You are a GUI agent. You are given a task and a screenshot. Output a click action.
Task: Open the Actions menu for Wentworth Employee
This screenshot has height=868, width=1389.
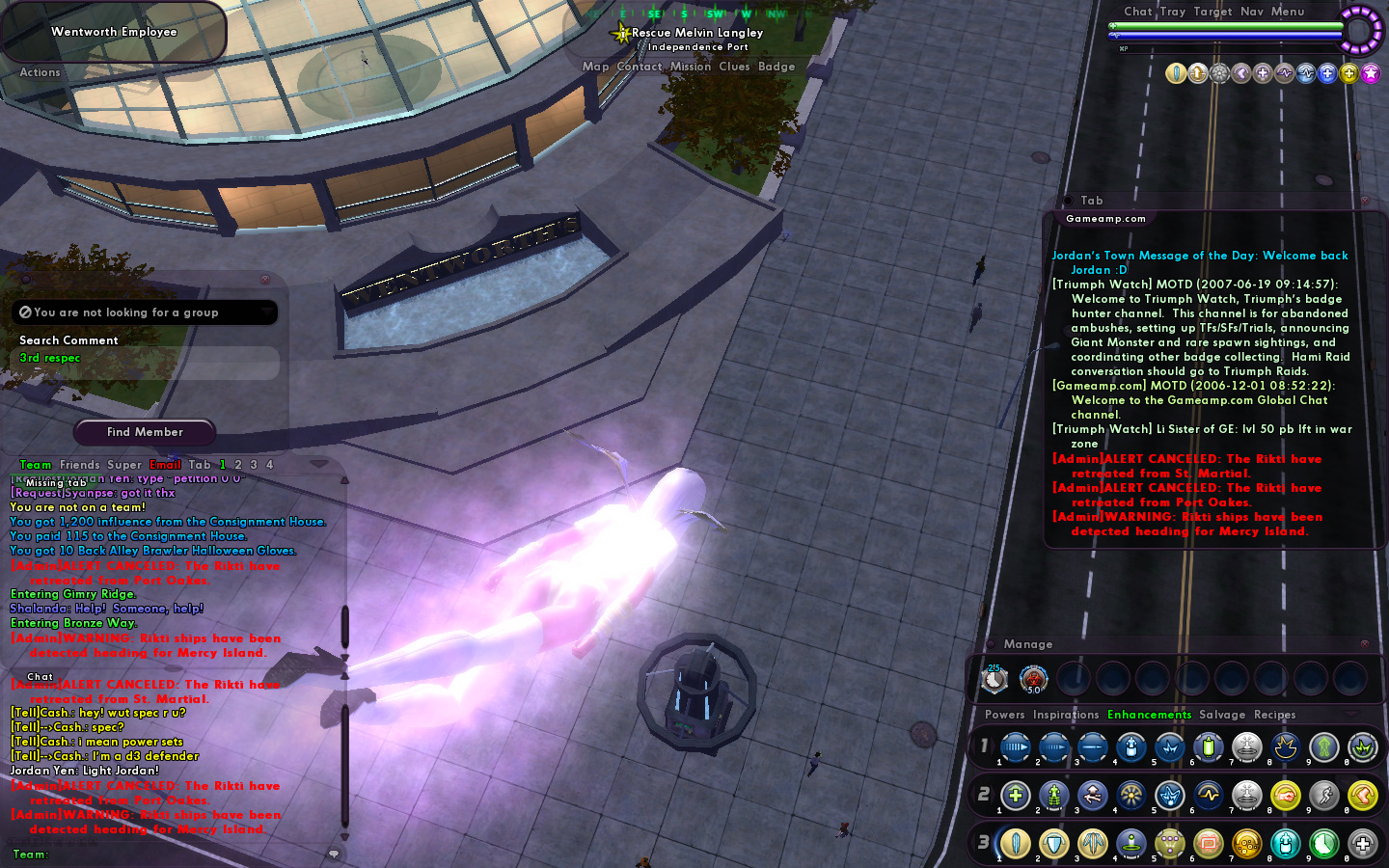[x=40, y=72]
